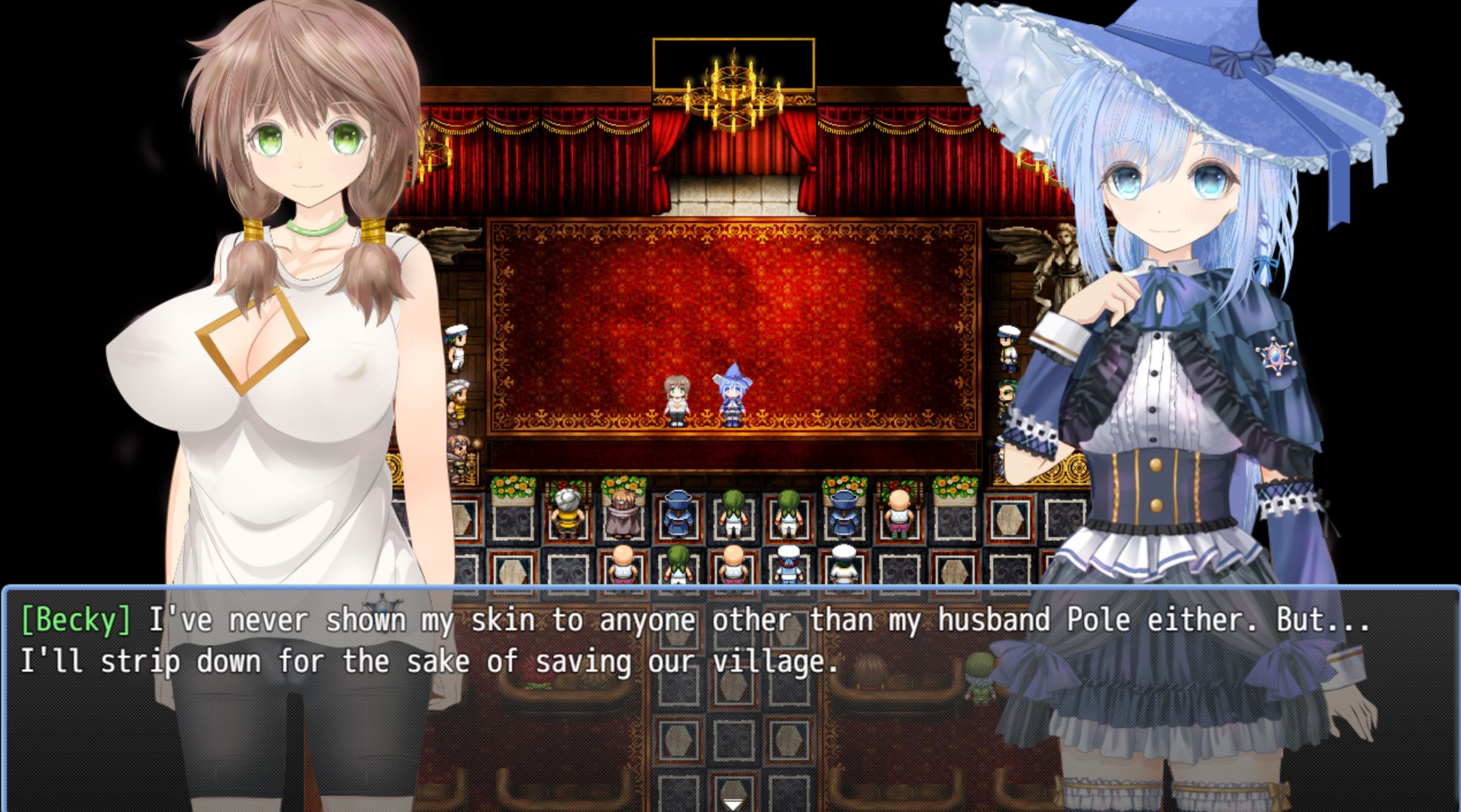The image size is (1461, 812).
Task: Advance dialogue with the white arrow indicator
Action: (731, 803)
